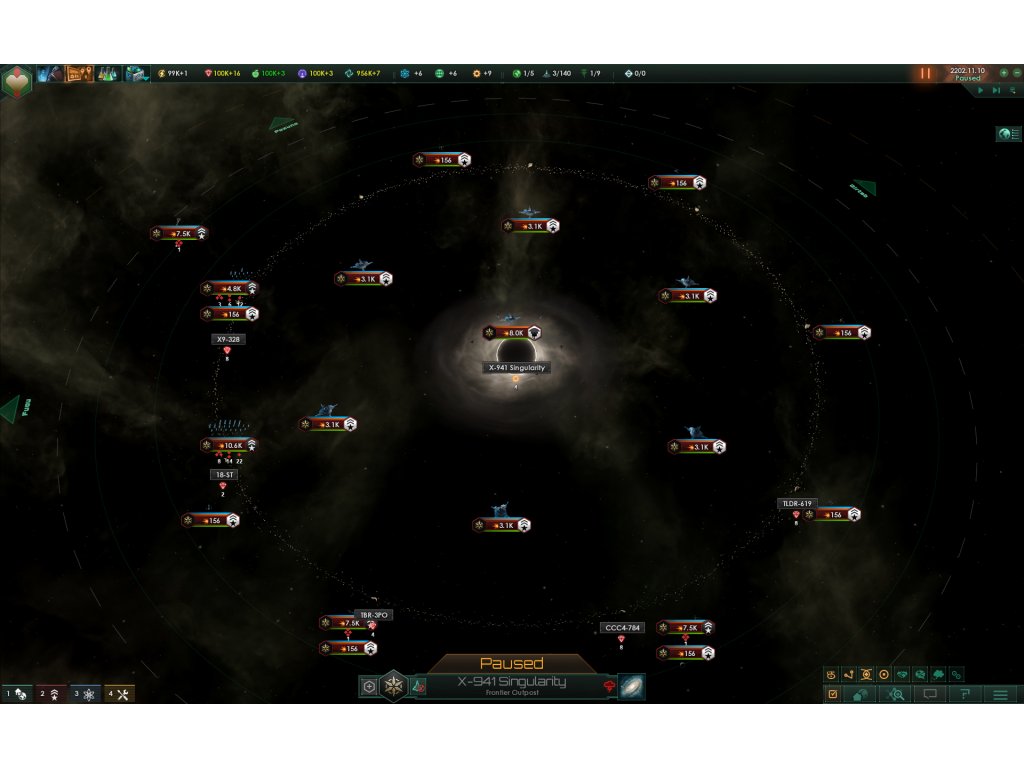
Task: Select fleet group 3 hotkey tab
Action: [85, 693]
